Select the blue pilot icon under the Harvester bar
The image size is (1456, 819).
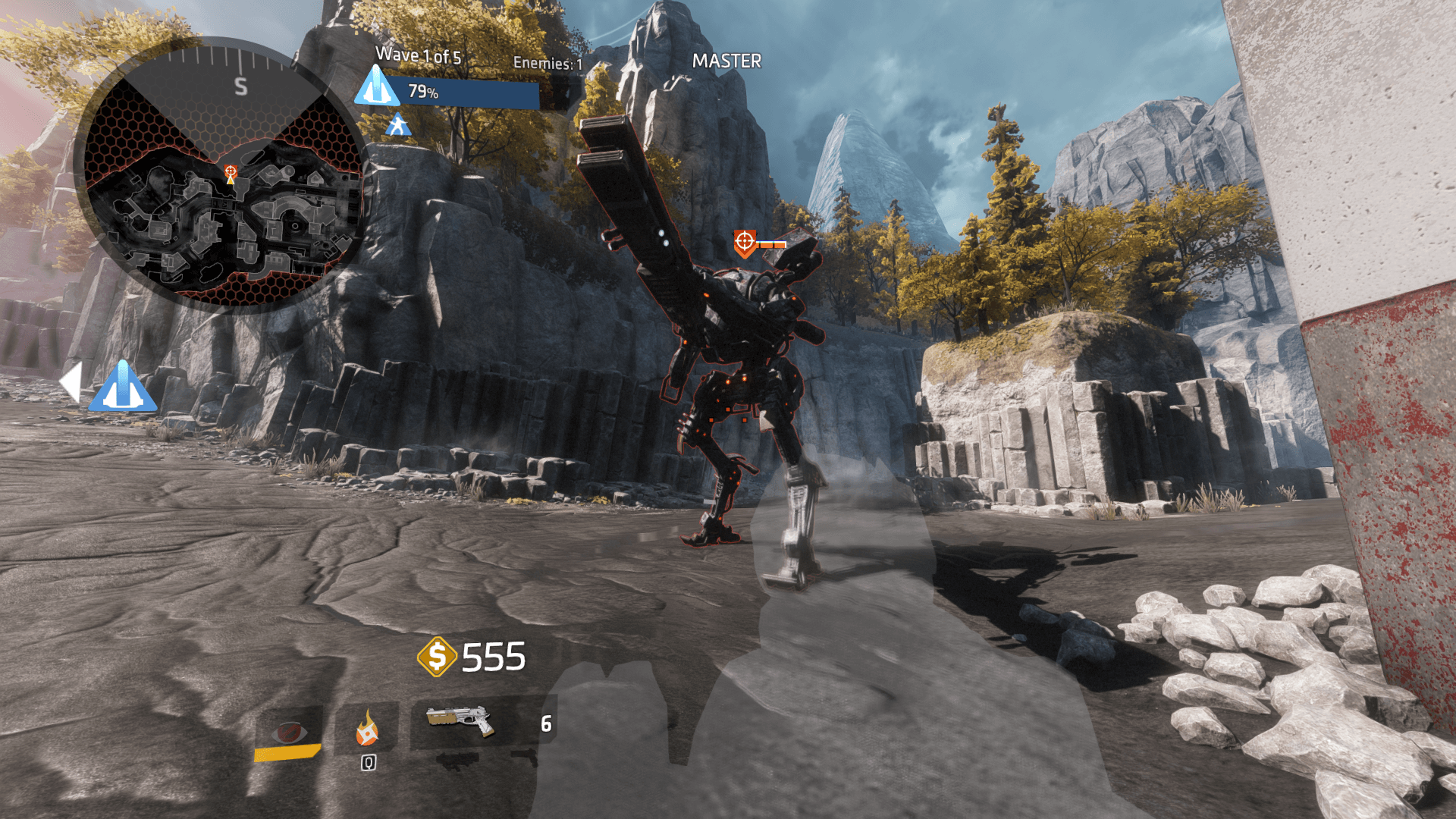[x=398, y=125]
